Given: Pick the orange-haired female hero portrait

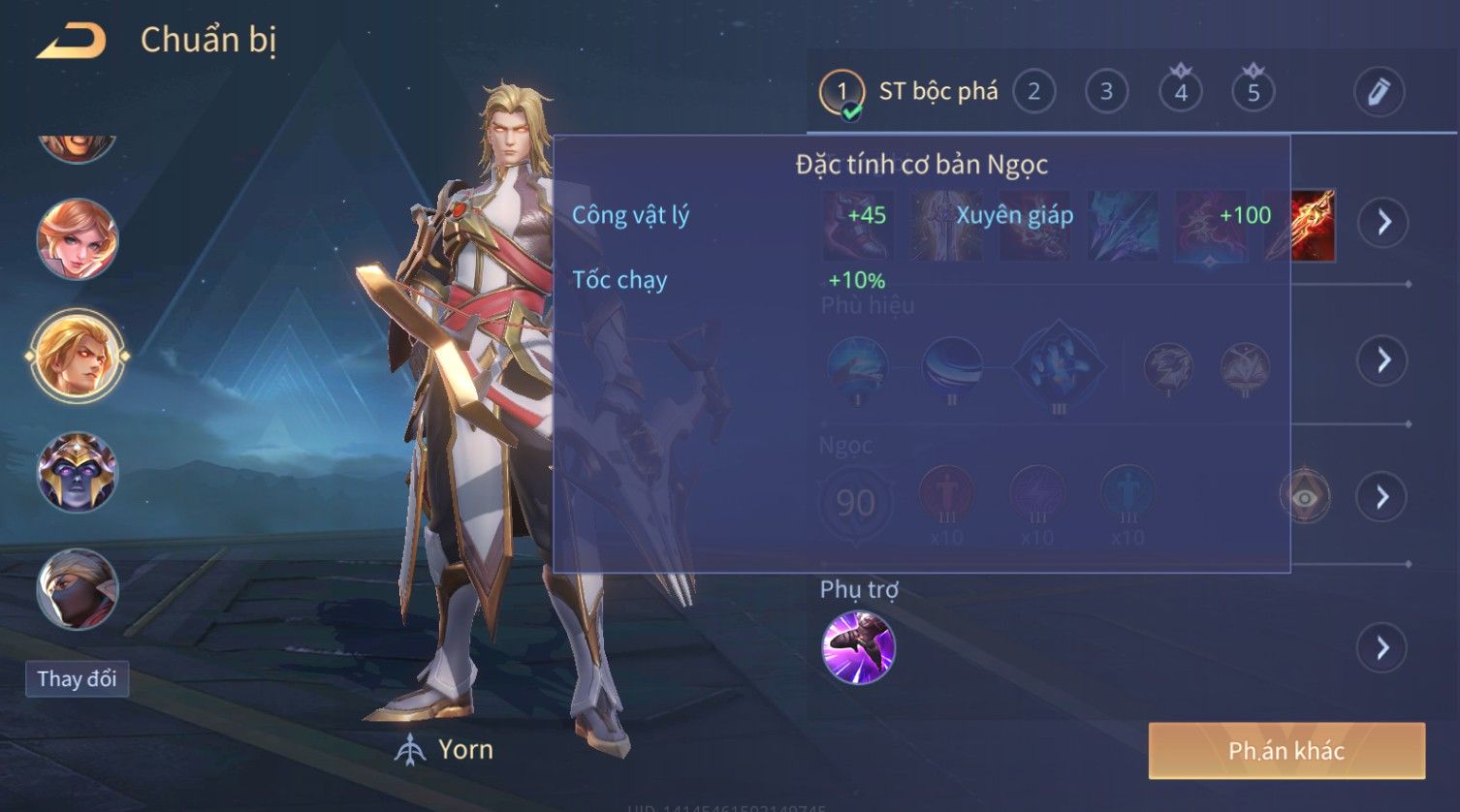Looking at the screenshot, I should click(78, 238).
